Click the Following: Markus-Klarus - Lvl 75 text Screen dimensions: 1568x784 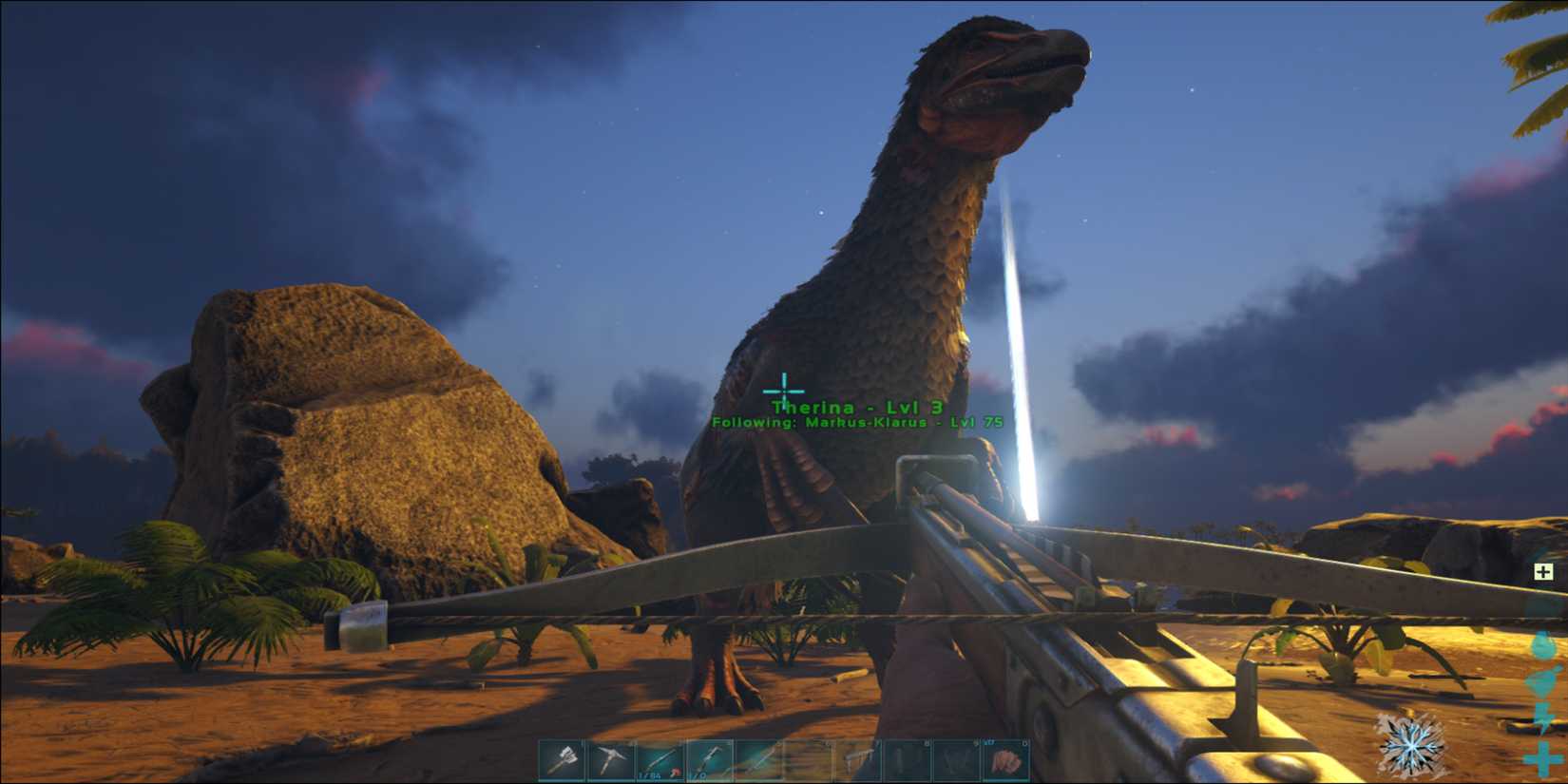click(858, 424)
